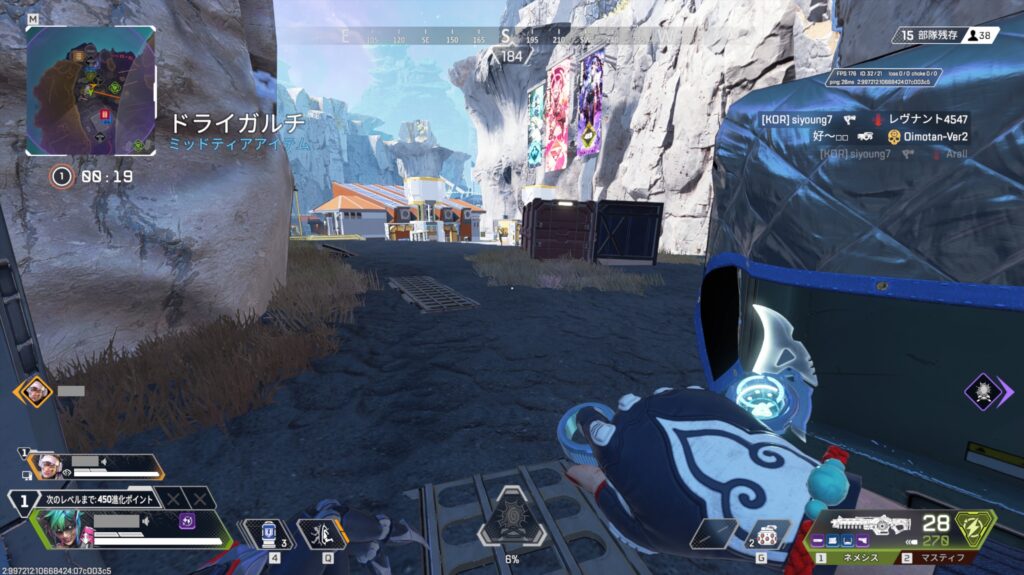Choose the arc star grenade slot

click(x=768, y=533)
